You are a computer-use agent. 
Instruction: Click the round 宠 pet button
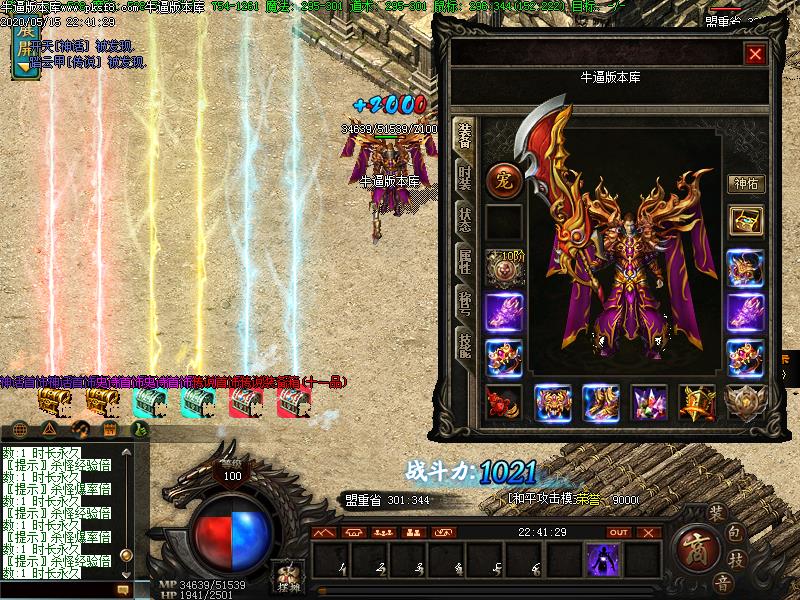click(503, 181)
